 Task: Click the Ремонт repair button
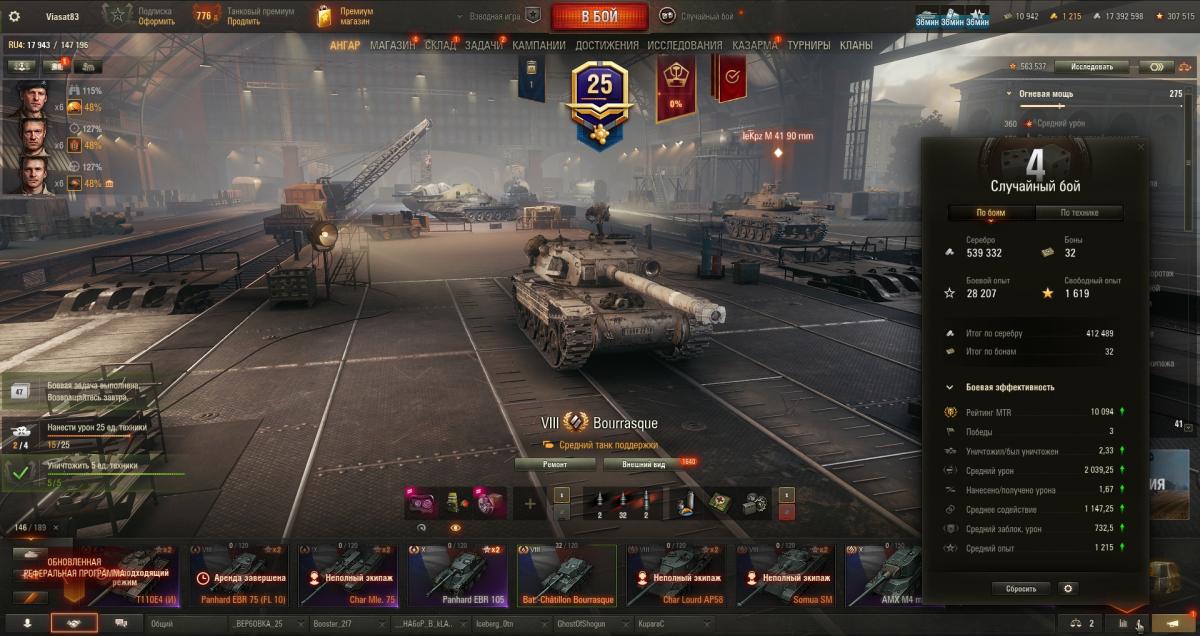pos(555,464)
